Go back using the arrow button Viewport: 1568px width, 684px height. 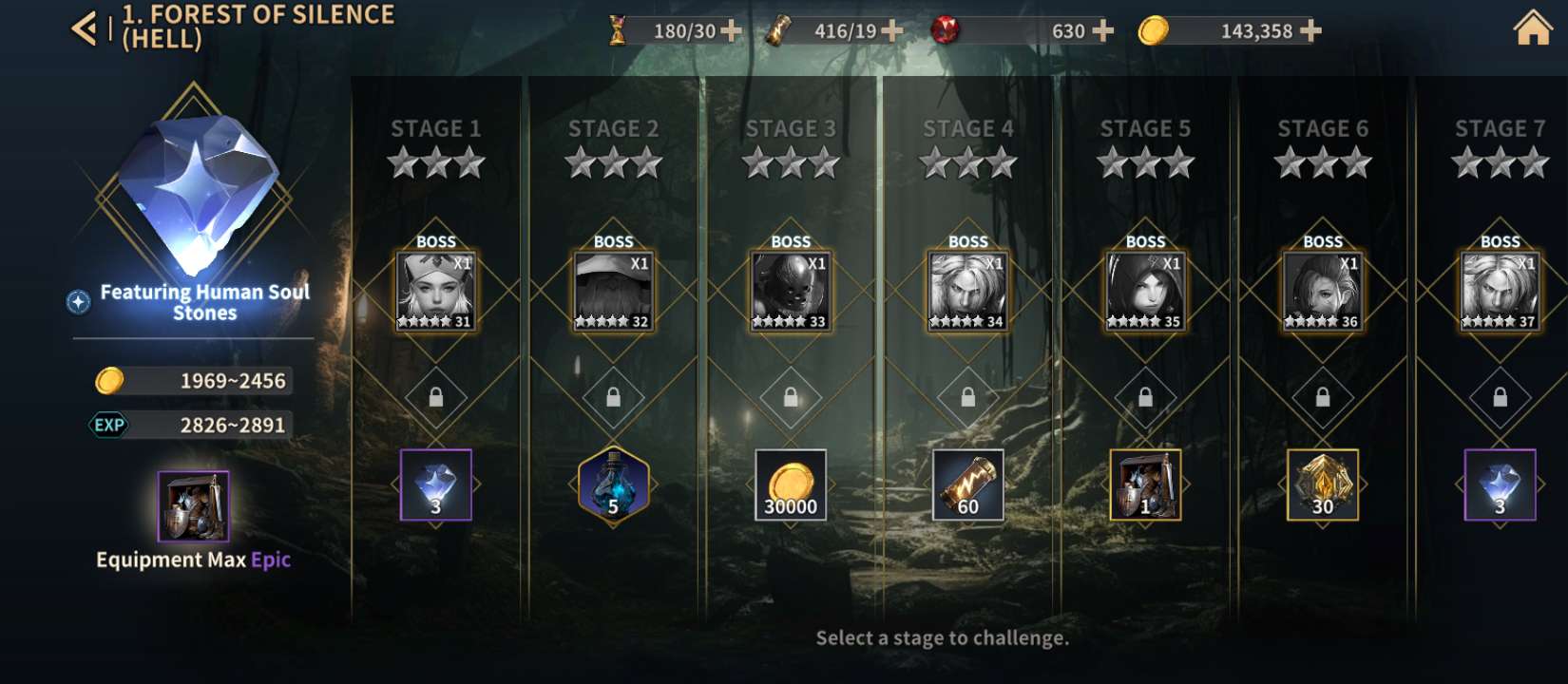click(x=85, y=28)
